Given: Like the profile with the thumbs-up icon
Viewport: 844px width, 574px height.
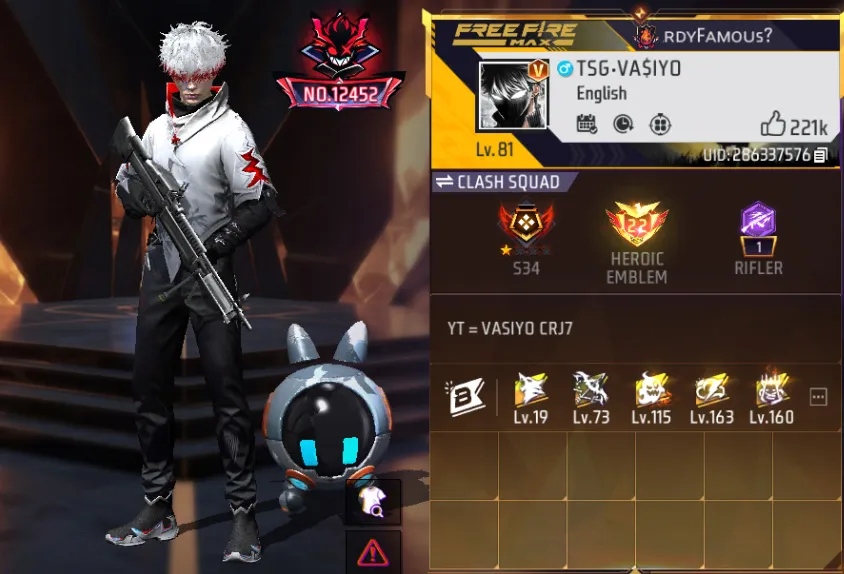Looking at the screenshot, I should click(x=774, y=124).
